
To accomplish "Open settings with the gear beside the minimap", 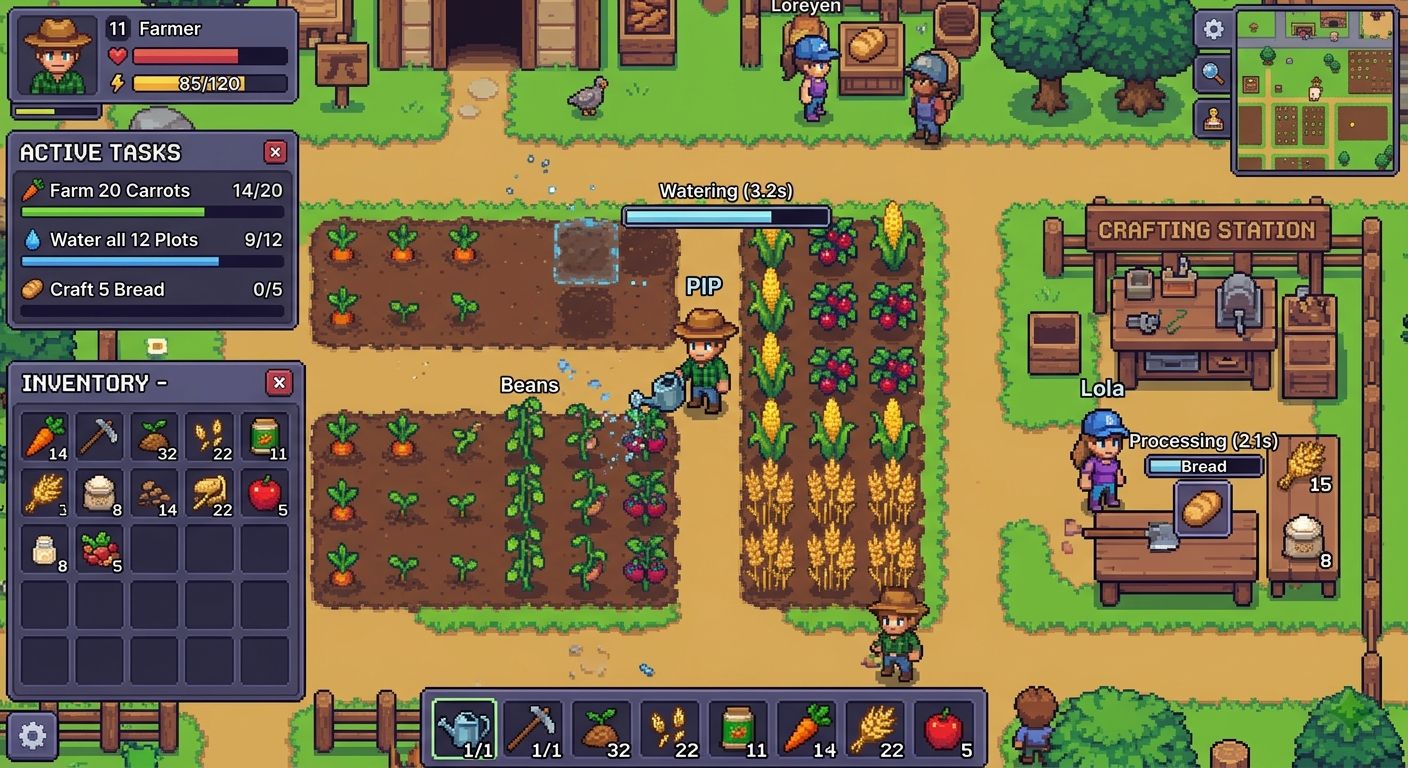I will pos(1213,29).
